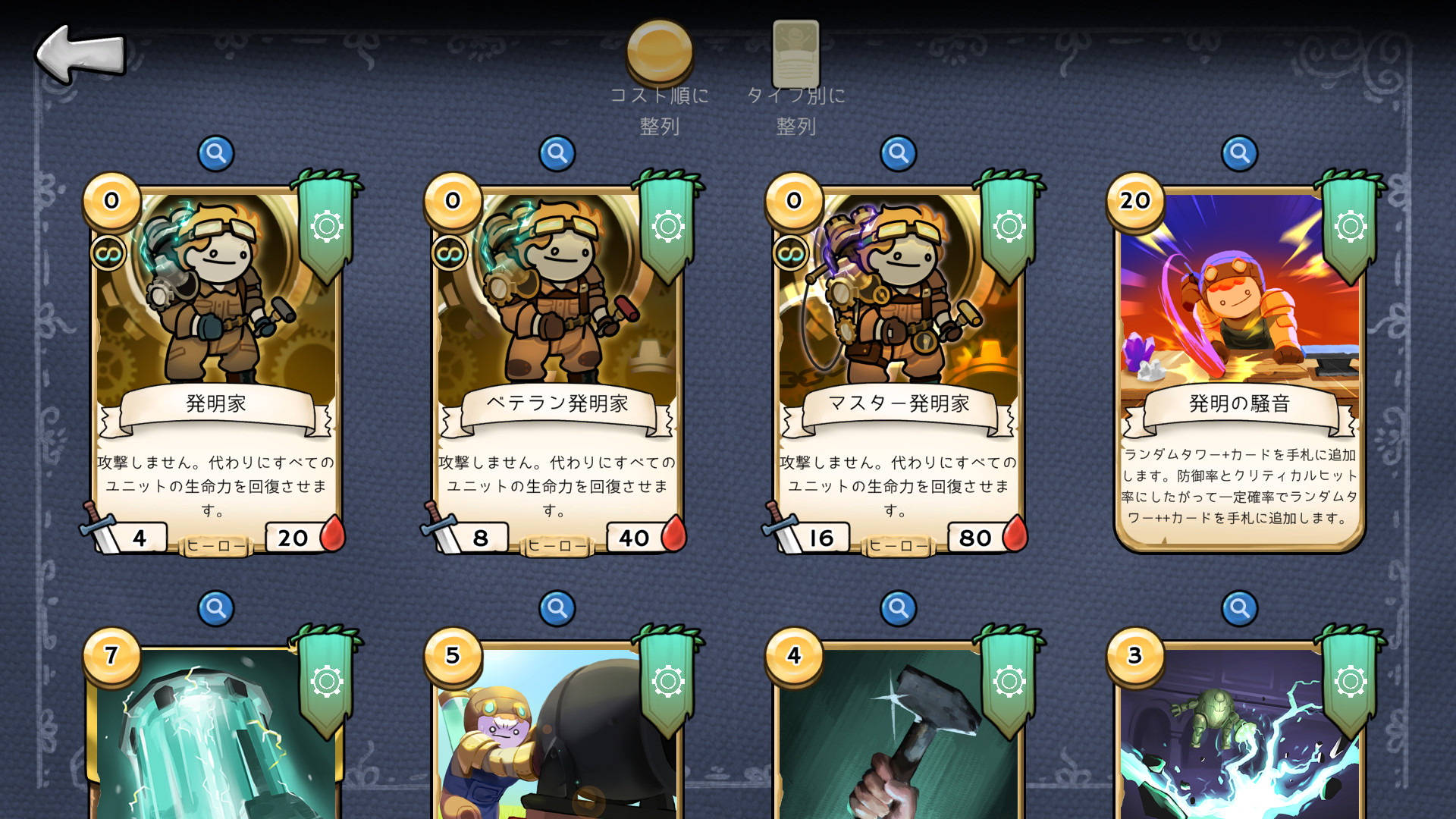
Task: Open the gear icon on the ベテラン発明家 banner
Action: coord(667,225)
